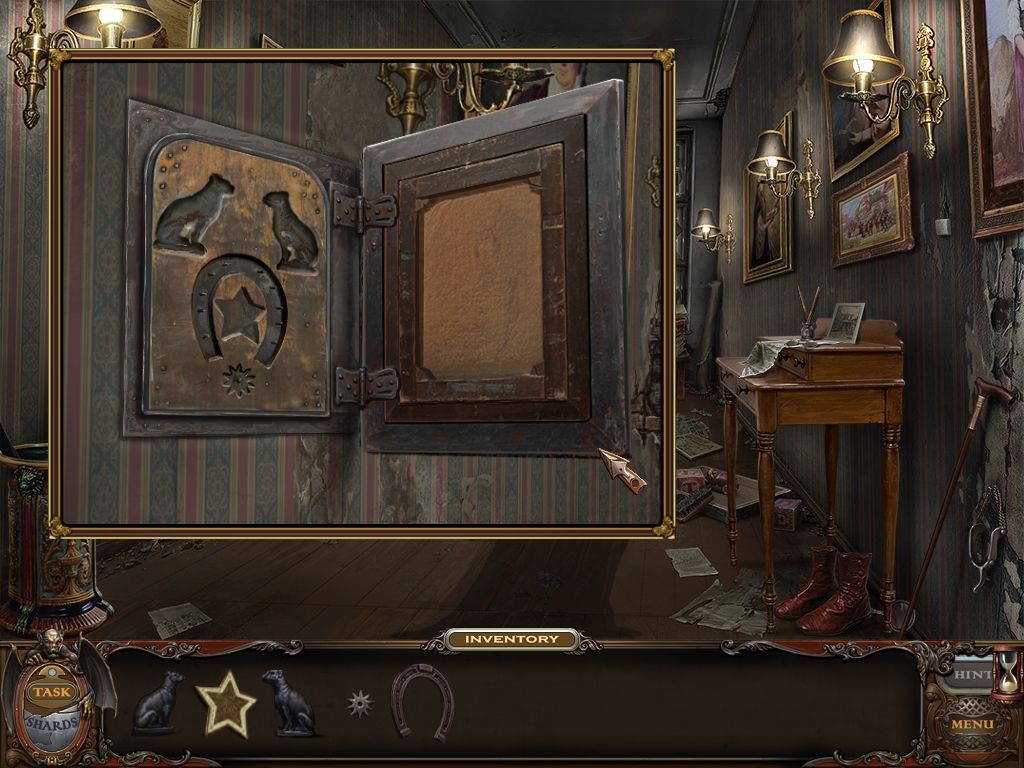Click the Inventory label tab
Viewport: 1024px width, 768px height.
pyautogui.click(x=512, y=639)
